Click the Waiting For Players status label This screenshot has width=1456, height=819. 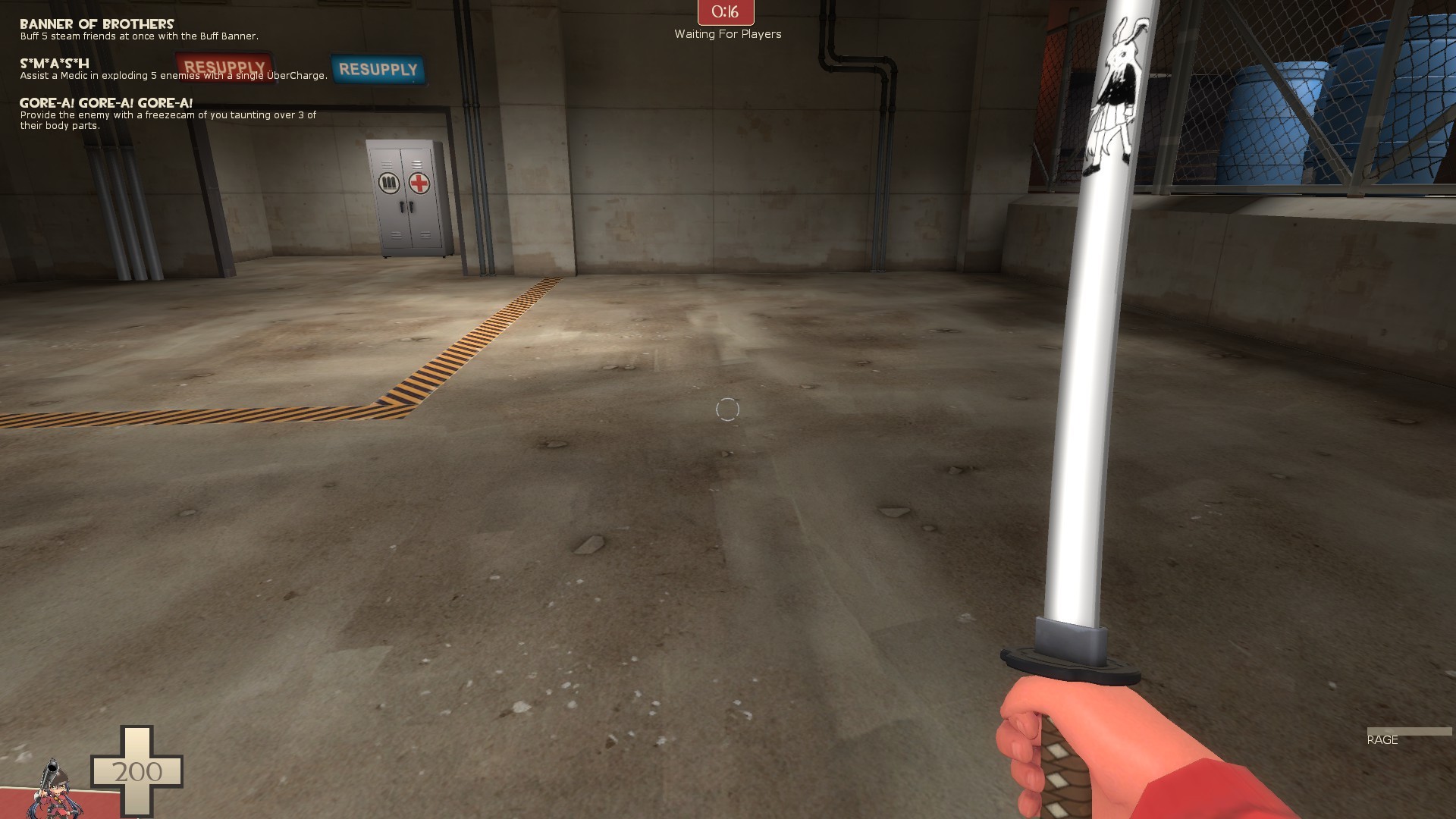pos(726,34)
